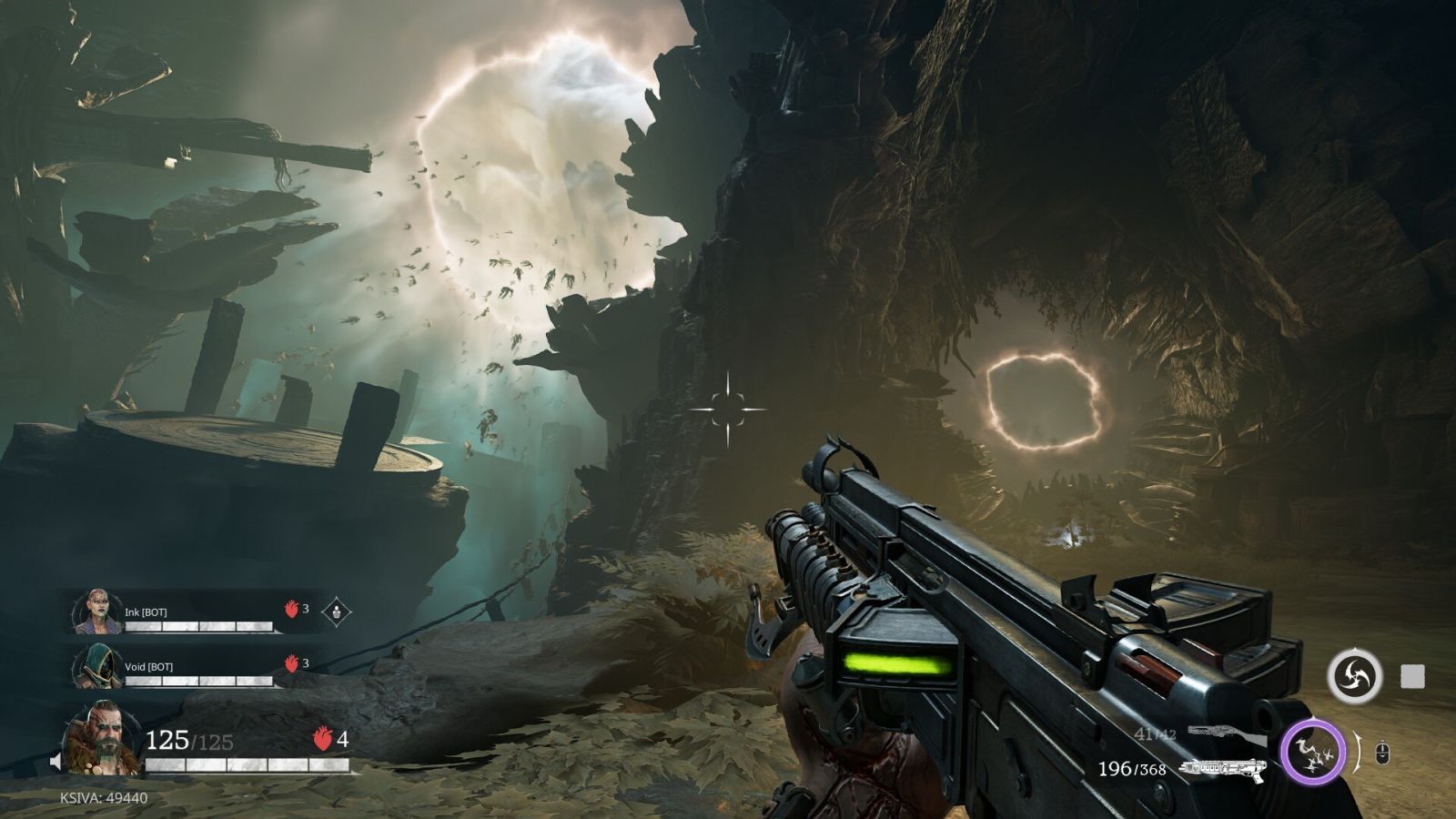The width and height of the screenshot is (1456, 819).
Task: Click the blank square slot beside swirl ability
Action: point(1411,676)
